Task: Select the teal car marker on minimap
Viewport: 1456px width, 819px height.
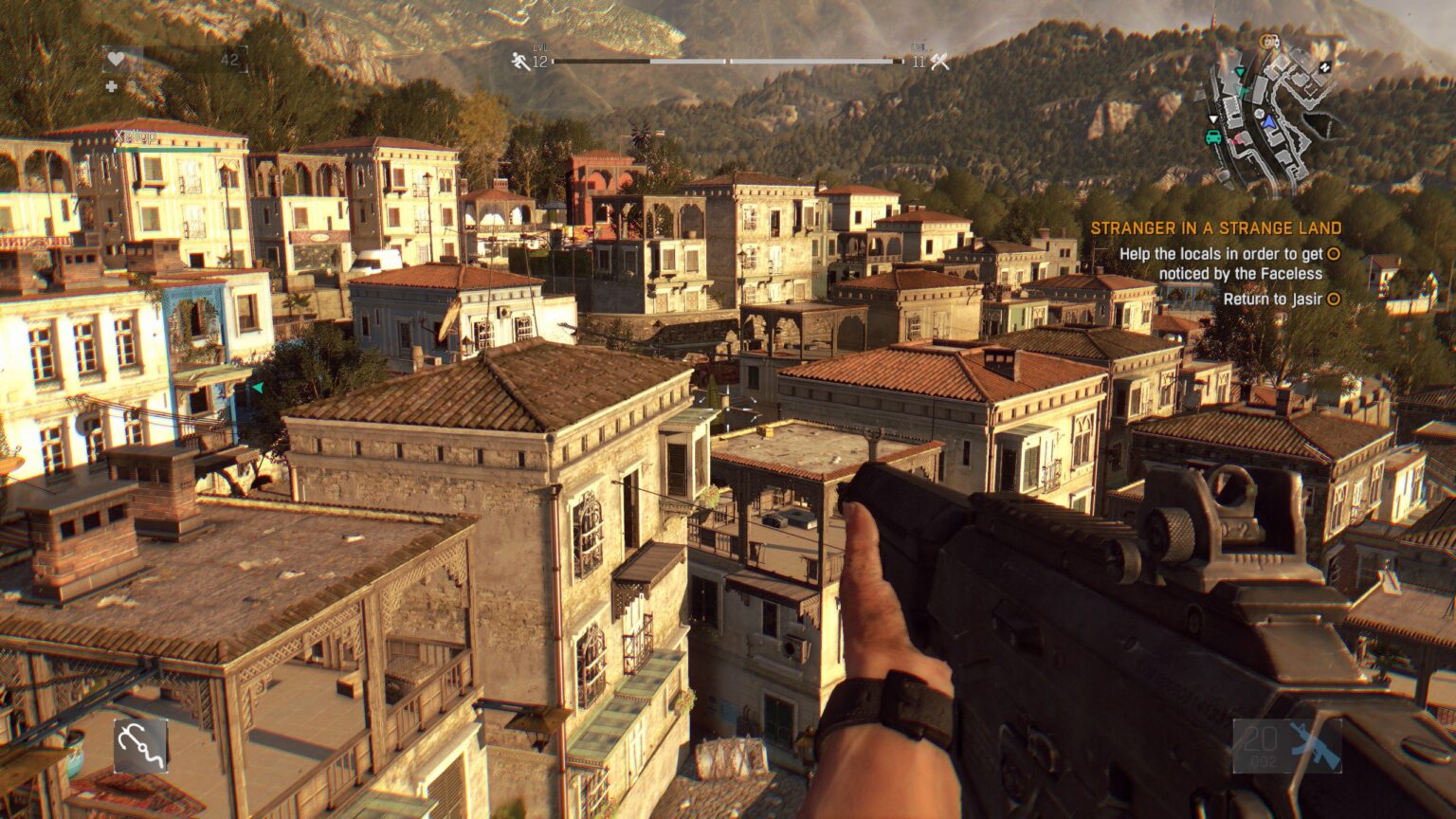Action: click(x=1213, y=136)
